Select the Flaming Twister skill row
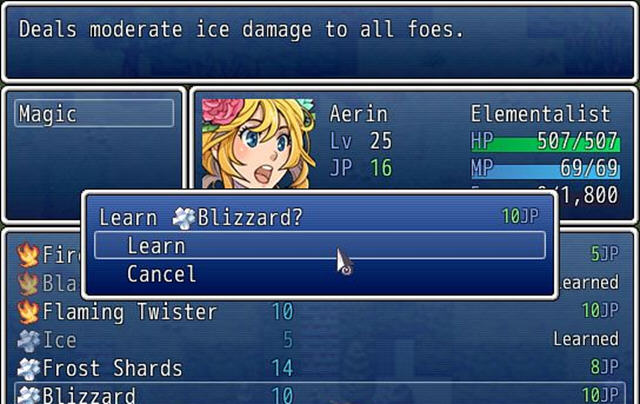Image resolution: width=640 pixels, height=404 pixels. point(318,312)
